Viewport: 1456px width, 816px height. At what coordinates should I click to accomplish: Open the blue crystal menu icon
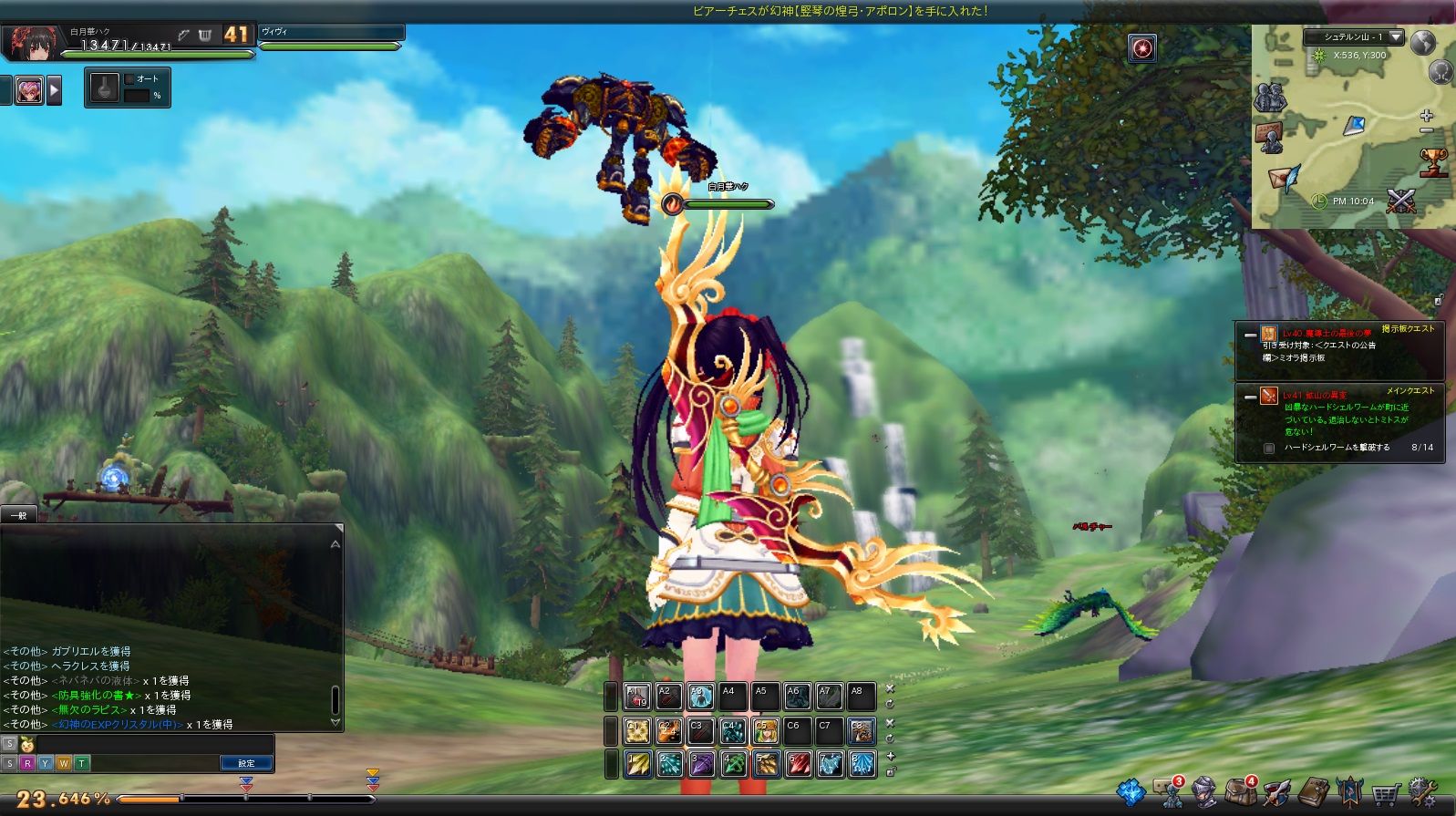[1131, 792]
